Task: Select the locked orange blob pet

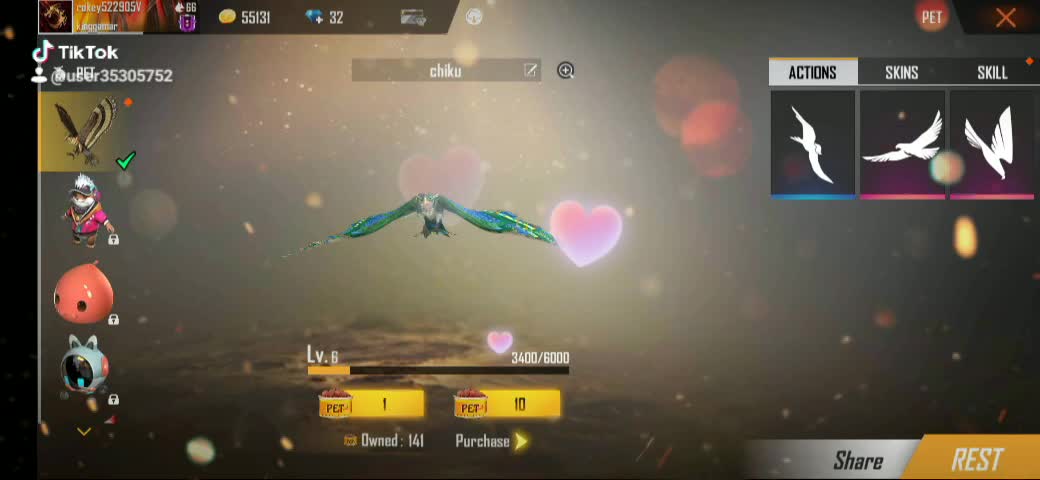Action: 84,292
